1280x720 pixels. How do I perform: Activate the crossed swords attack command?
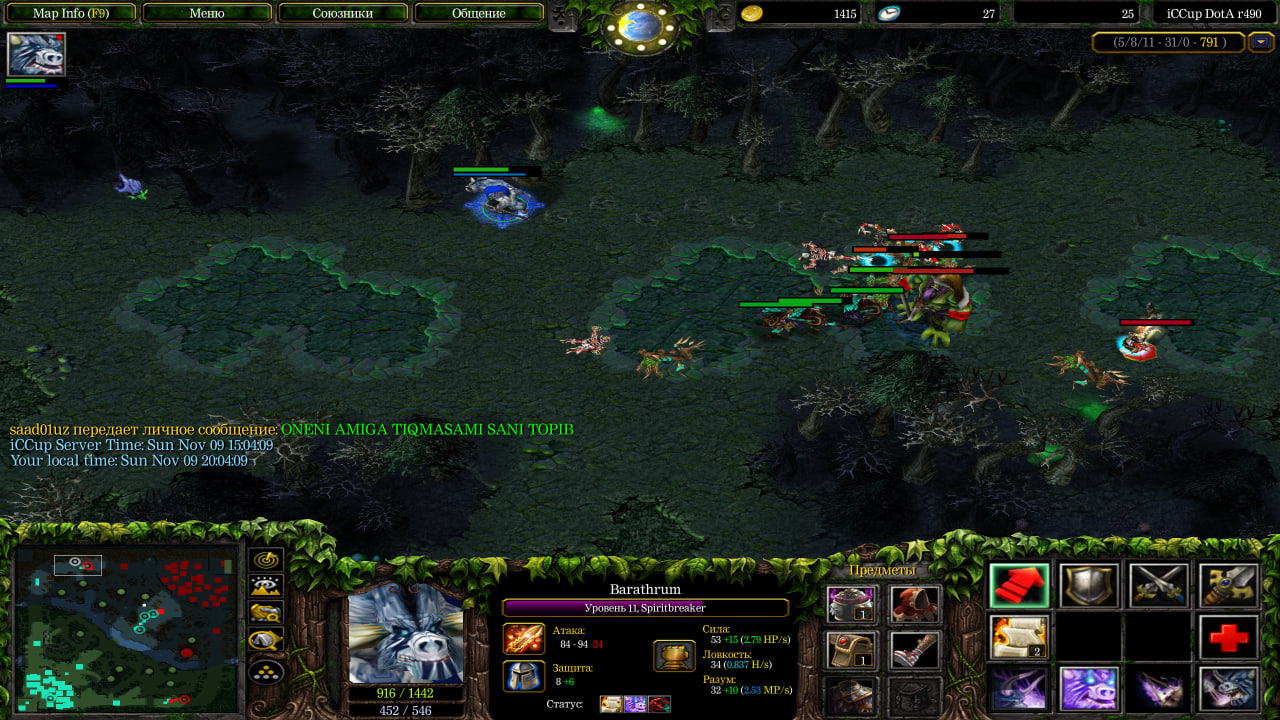(x=1159, y=586)
